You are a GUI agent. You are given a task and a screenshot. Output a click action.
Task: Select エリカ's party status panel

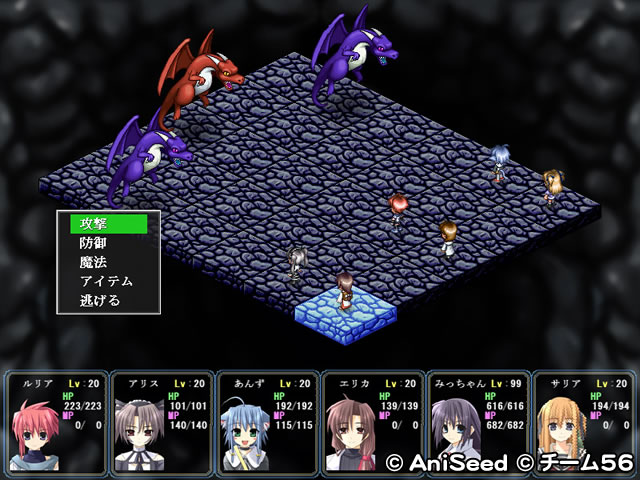click(x=371, y=422)
